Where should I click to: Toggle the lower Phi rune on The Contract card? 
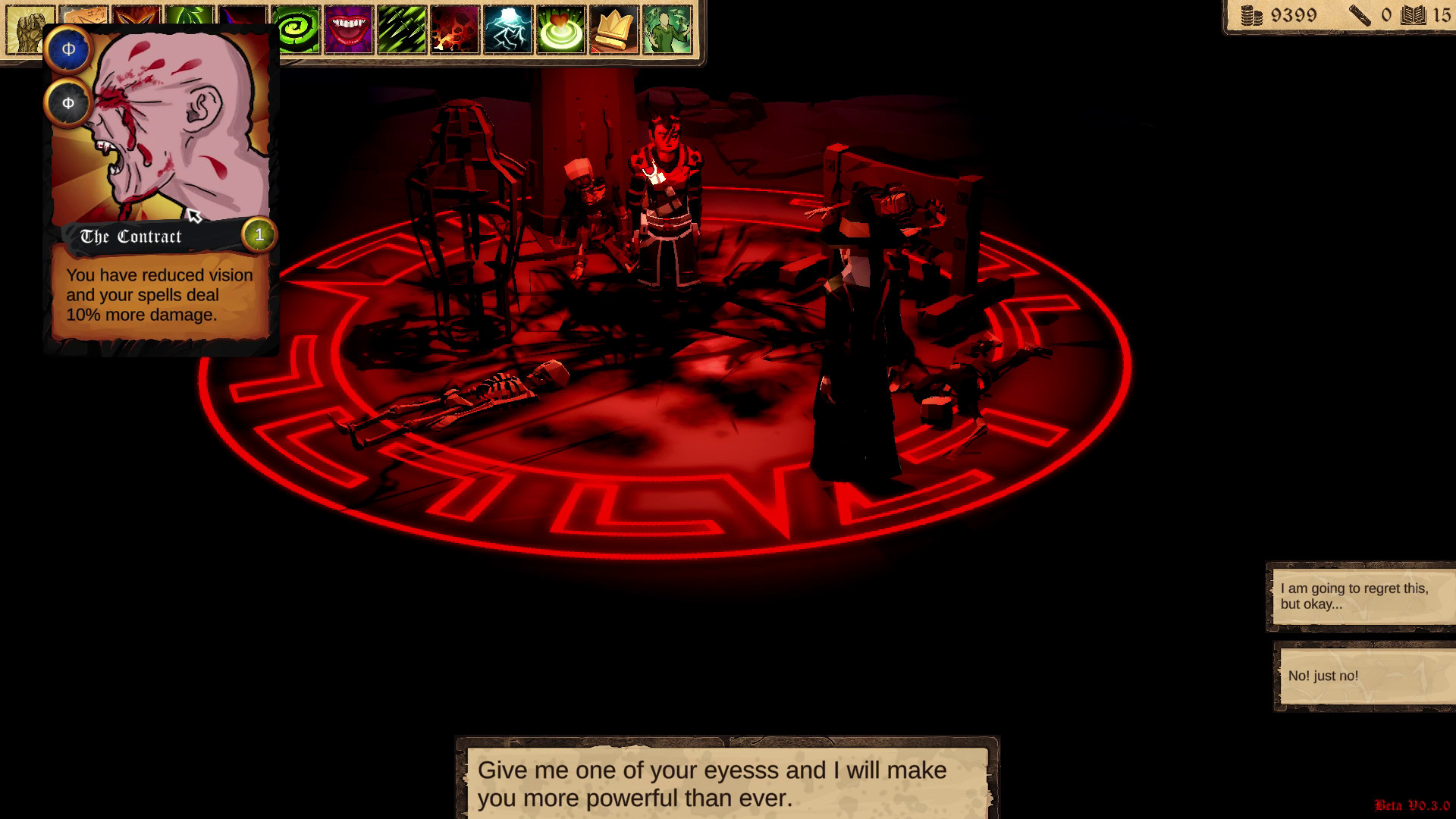click(x=67, y=104)
